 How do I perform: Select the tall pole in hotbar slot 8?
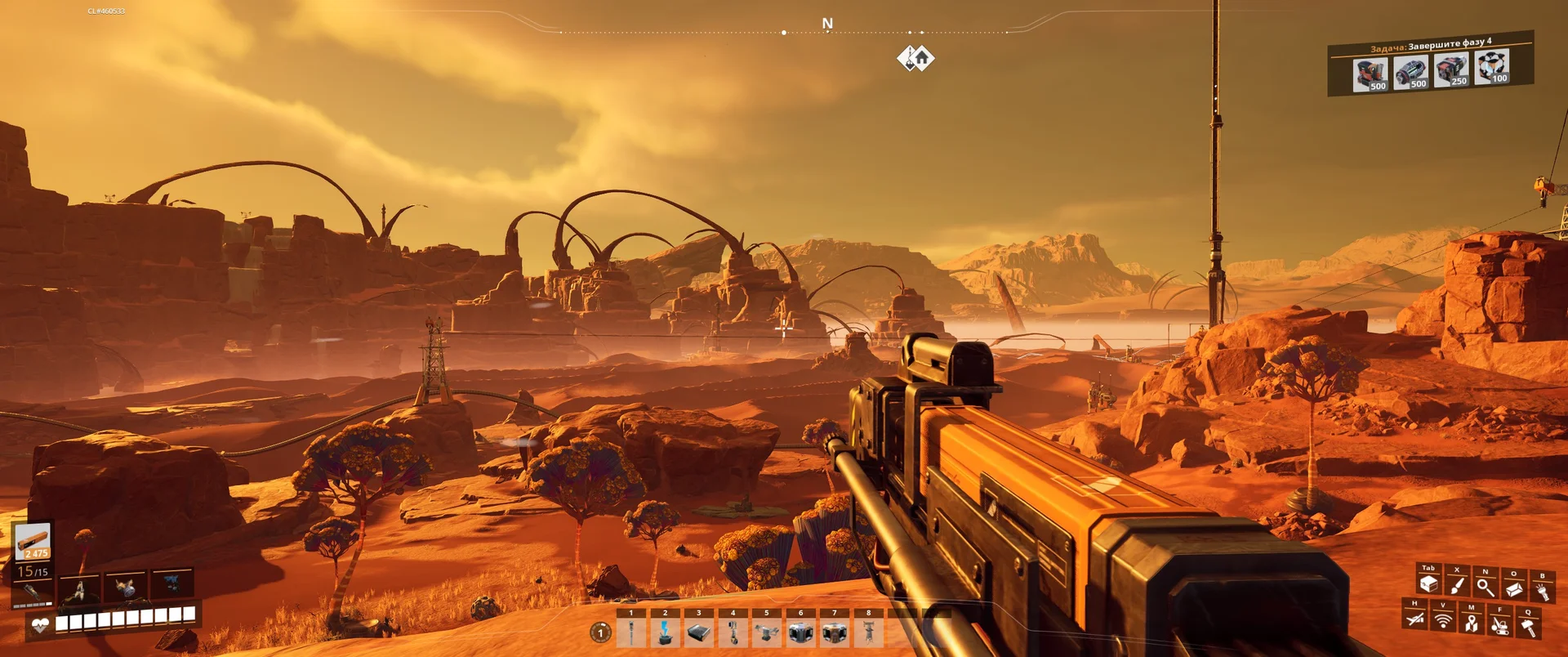(869, 632)
